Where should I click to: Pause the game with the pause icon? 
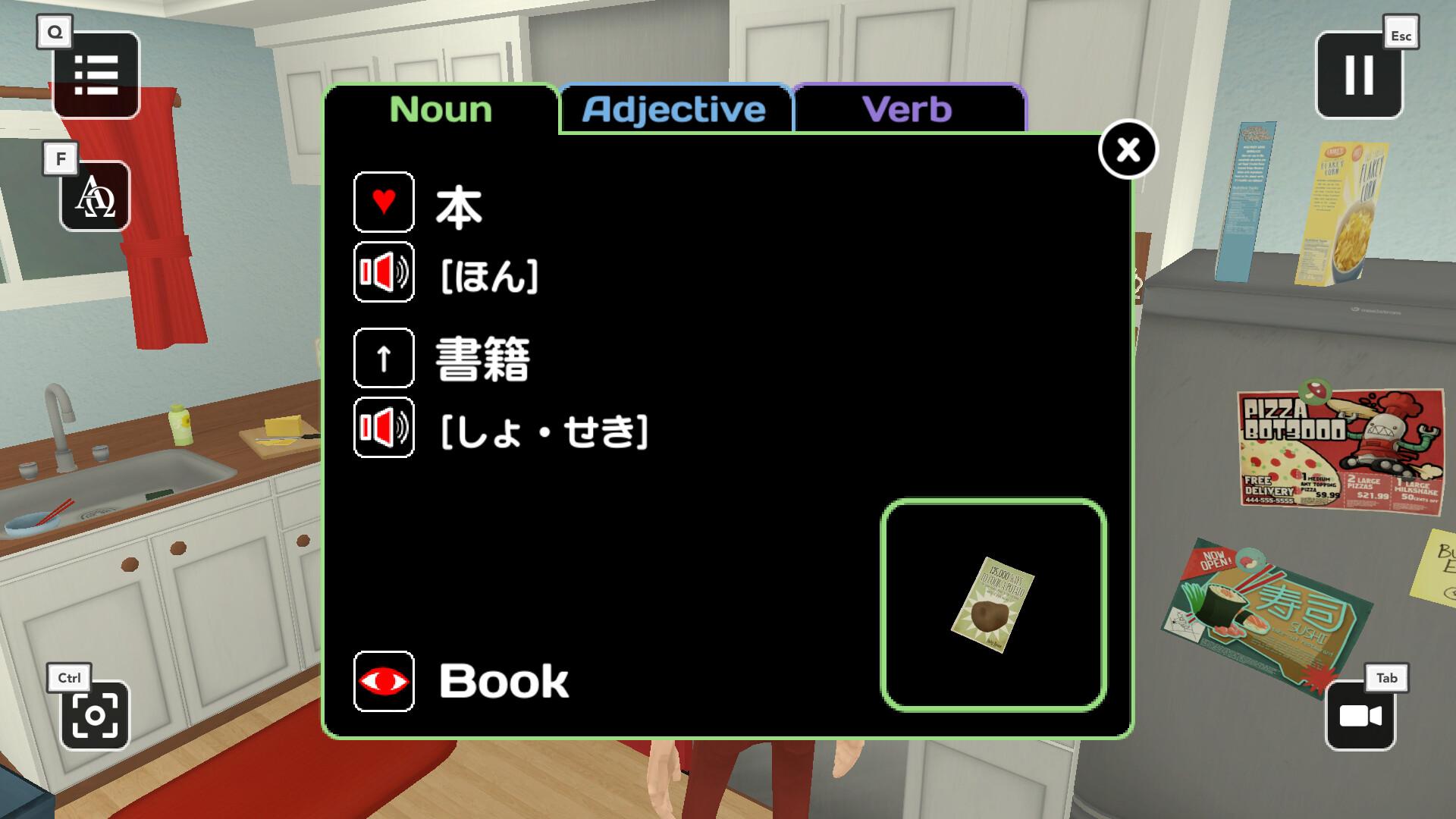(1358, 74)
